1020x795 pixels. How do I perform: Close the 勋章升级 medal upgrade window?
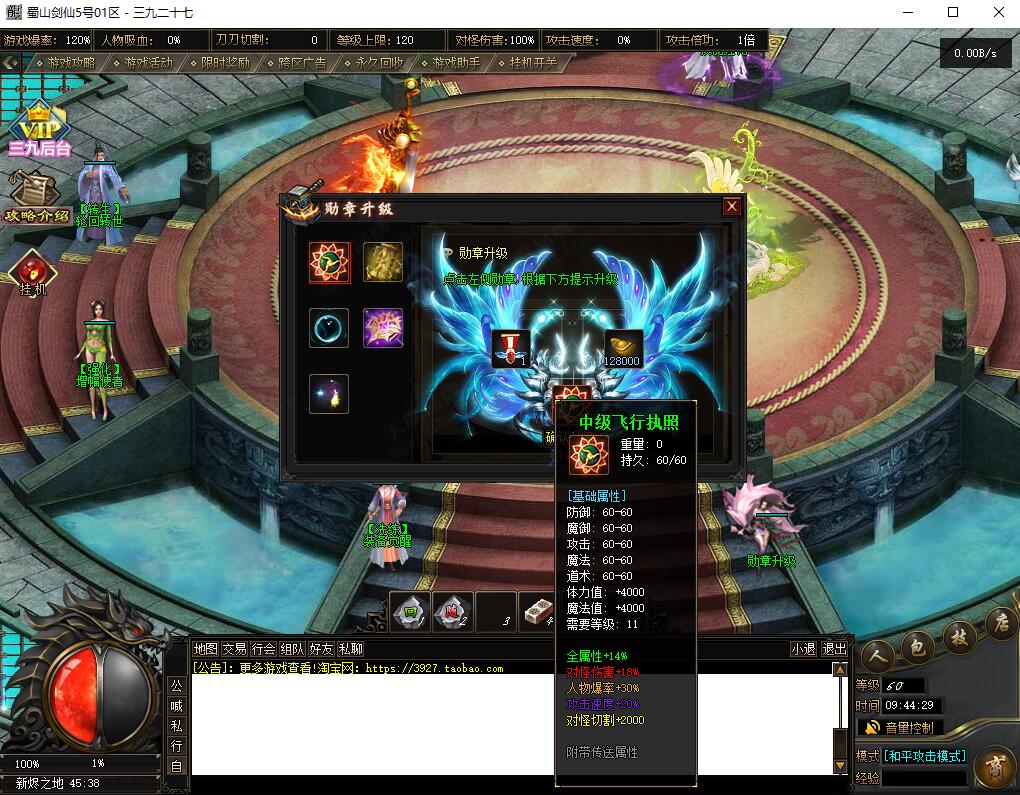[x=732, y=207]
